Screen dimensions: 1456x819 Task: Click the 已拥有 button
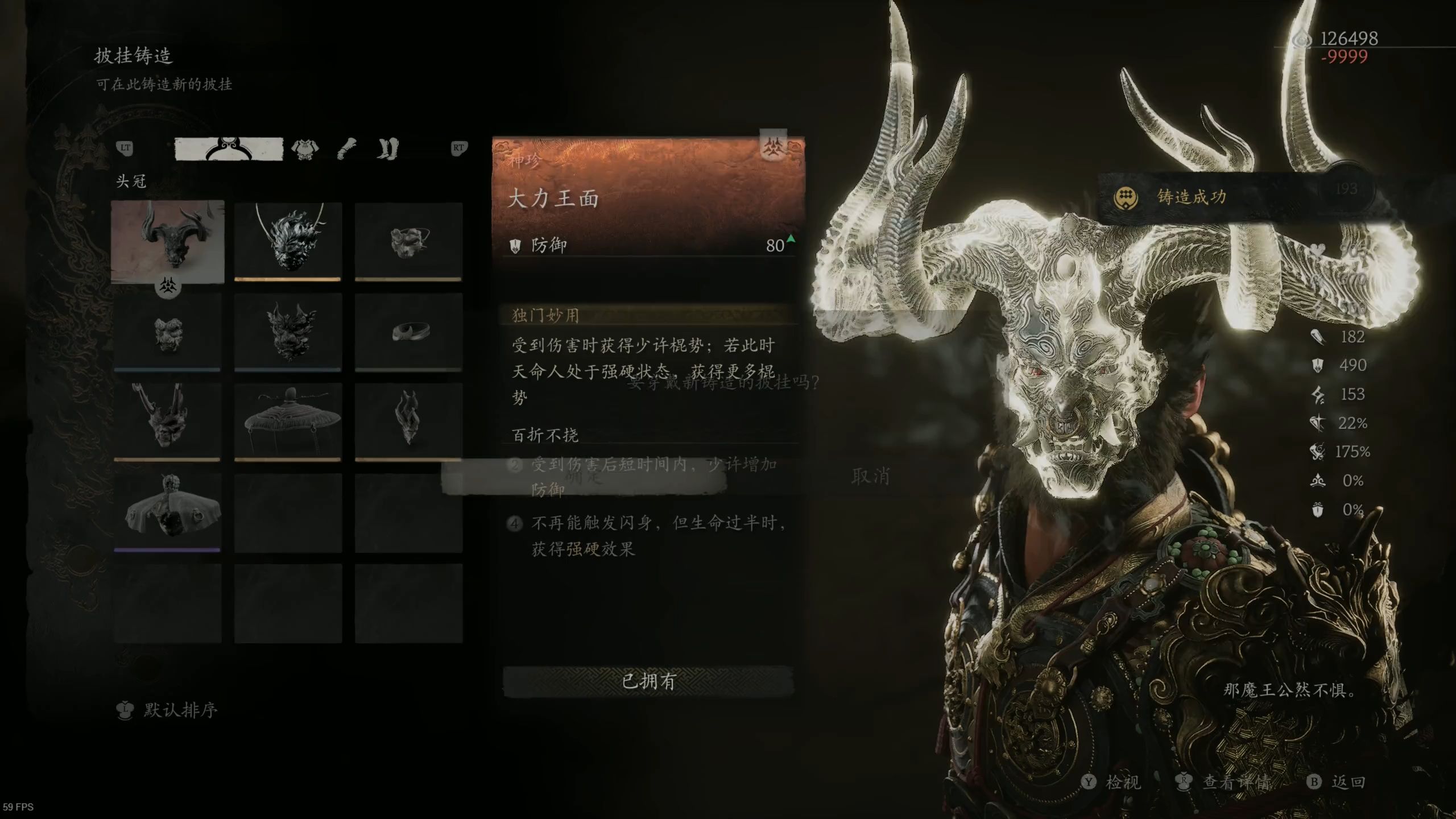click(648, 681)
